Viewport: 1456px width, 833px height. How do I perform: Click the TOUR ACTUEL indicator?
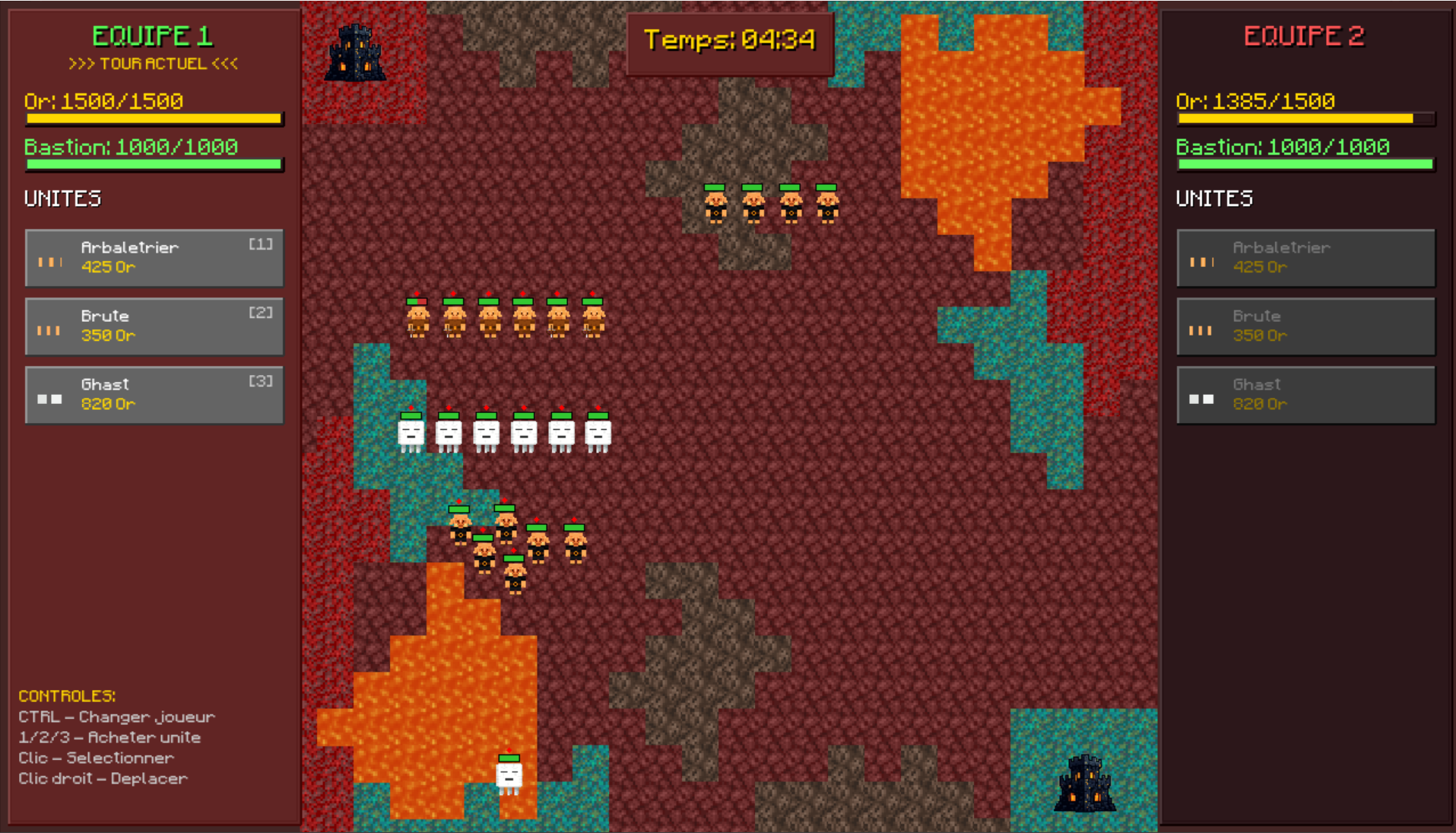point(153,64)
